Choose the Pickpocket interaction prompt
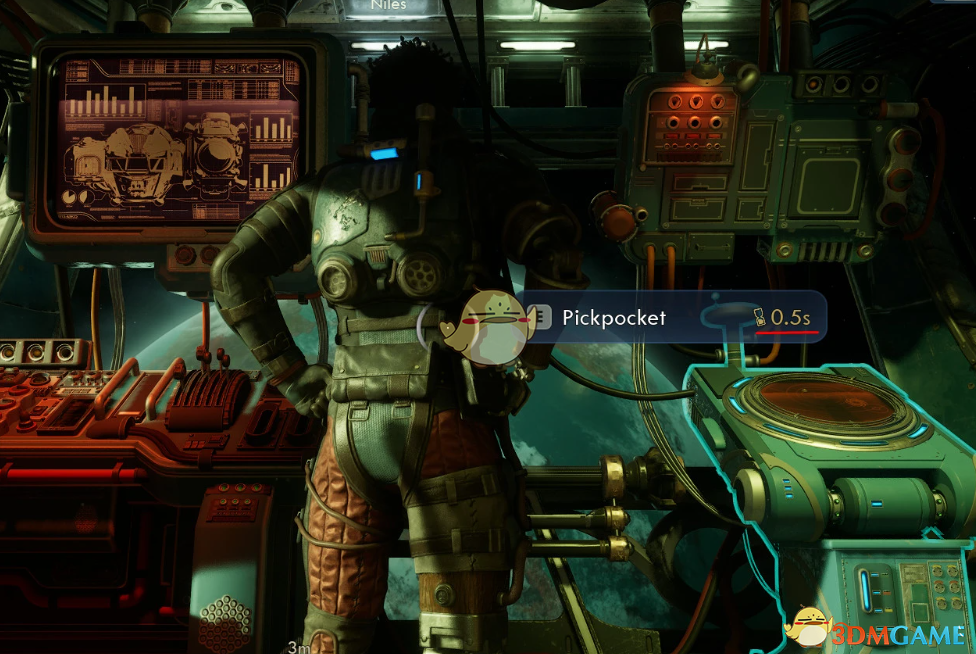This screenshot has height=654, width=976. tap(614, 318)
